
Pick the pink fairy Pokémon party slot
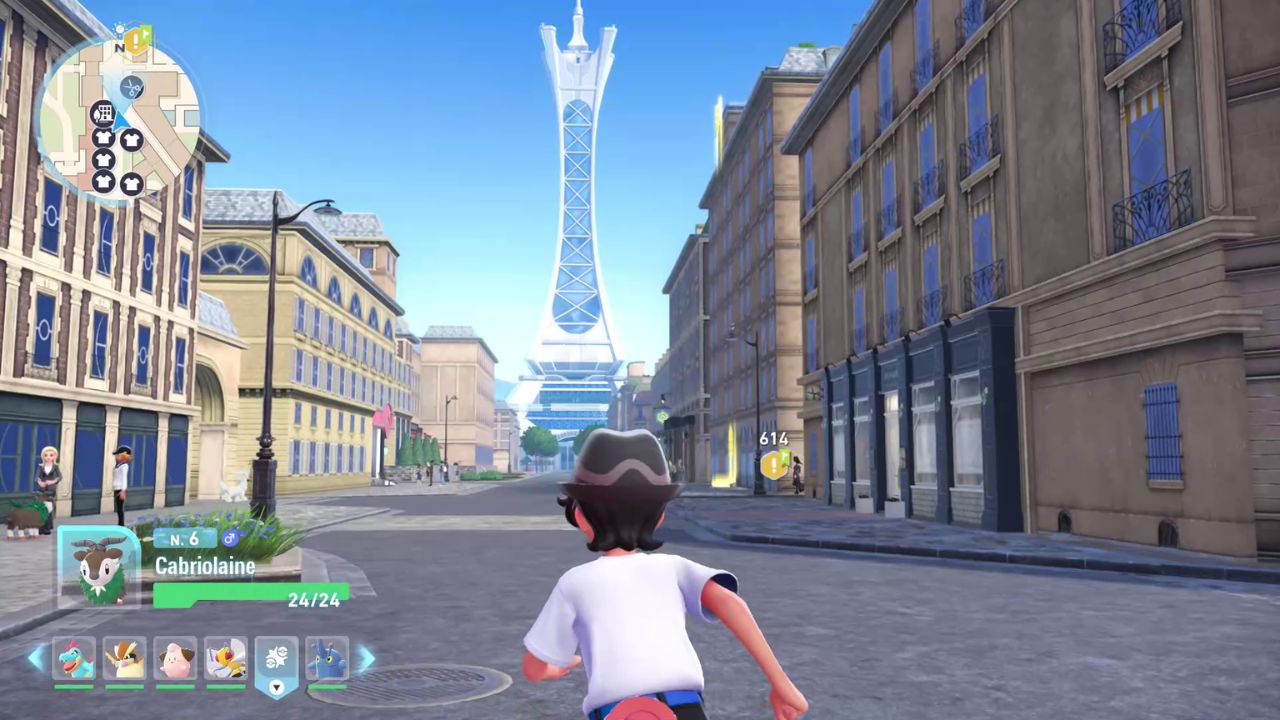[175, 659]
